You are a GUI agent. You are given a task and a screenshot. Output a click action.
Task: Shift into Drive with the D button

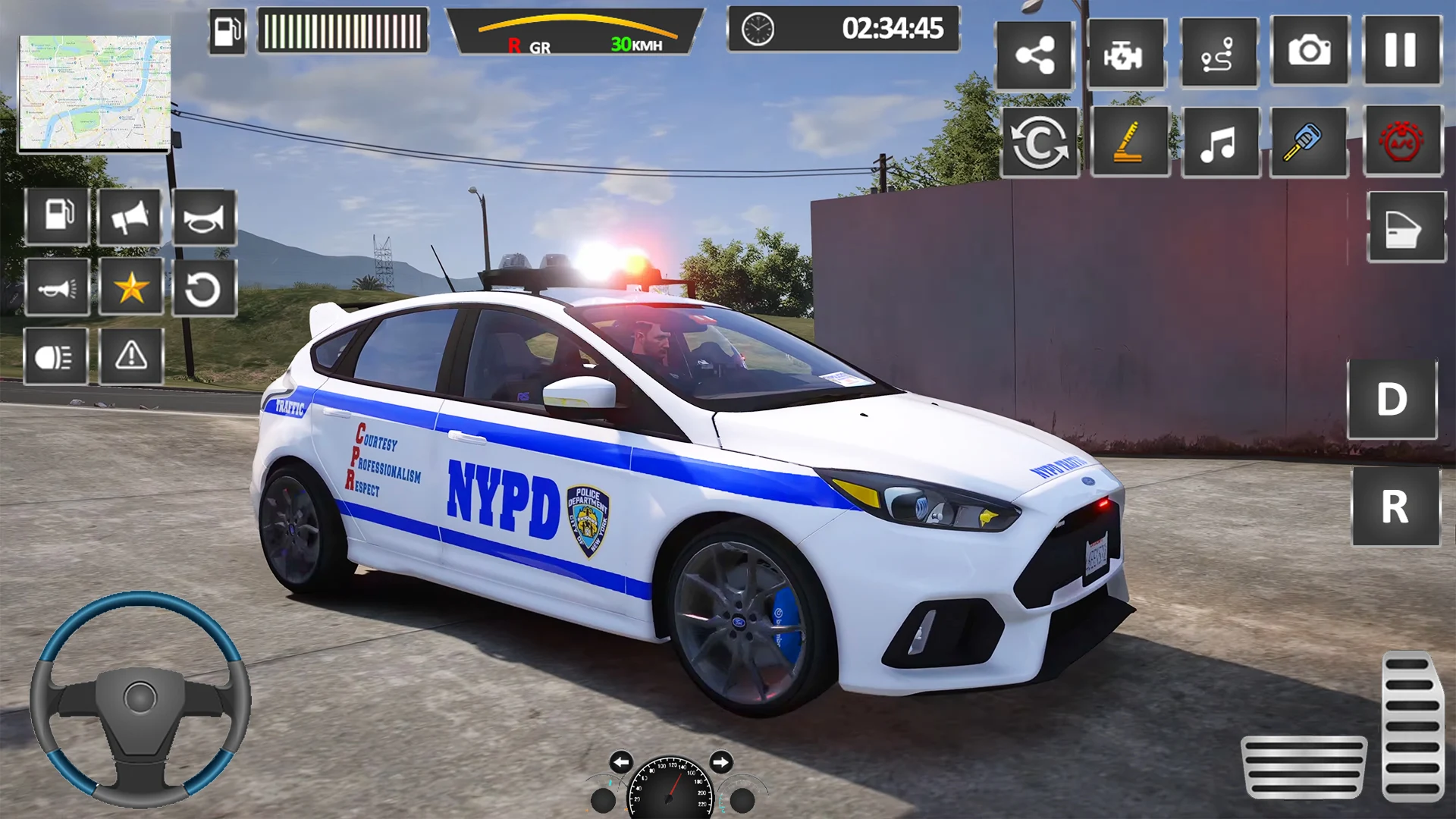pos(1392,400)
